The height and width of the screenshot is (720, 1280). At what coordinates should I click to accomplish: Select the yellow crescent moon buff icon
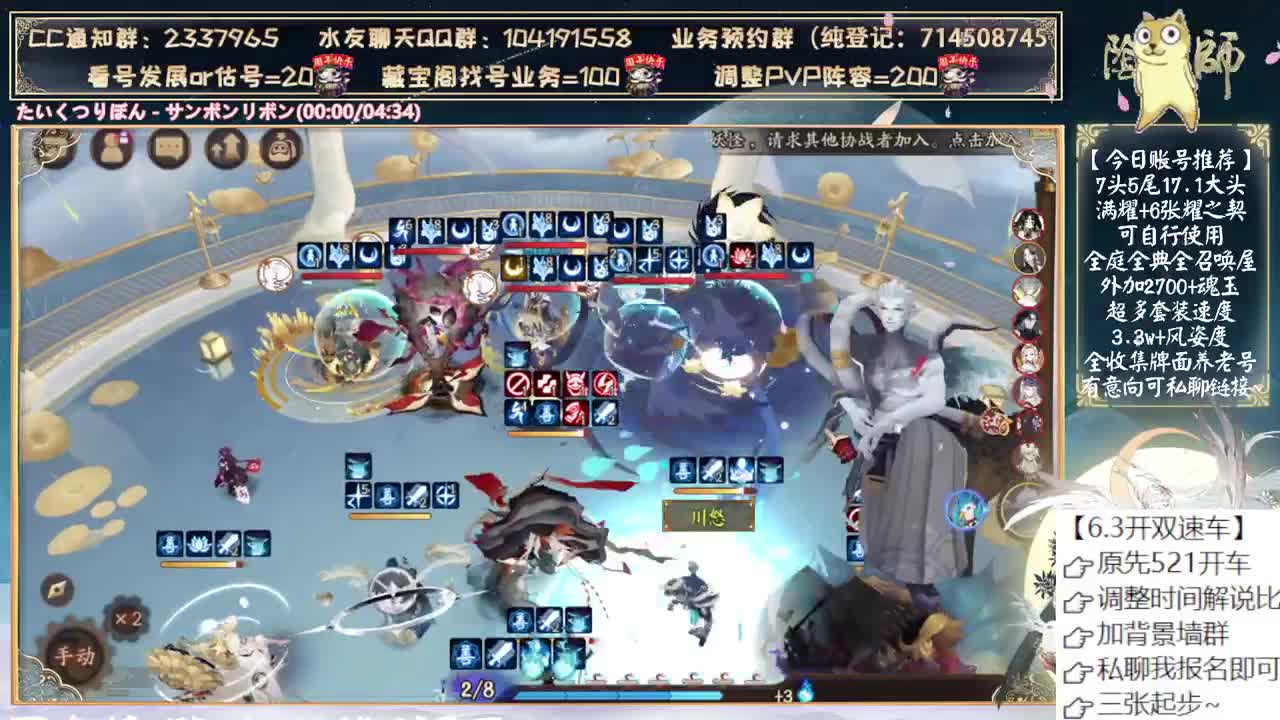(511, 266)
